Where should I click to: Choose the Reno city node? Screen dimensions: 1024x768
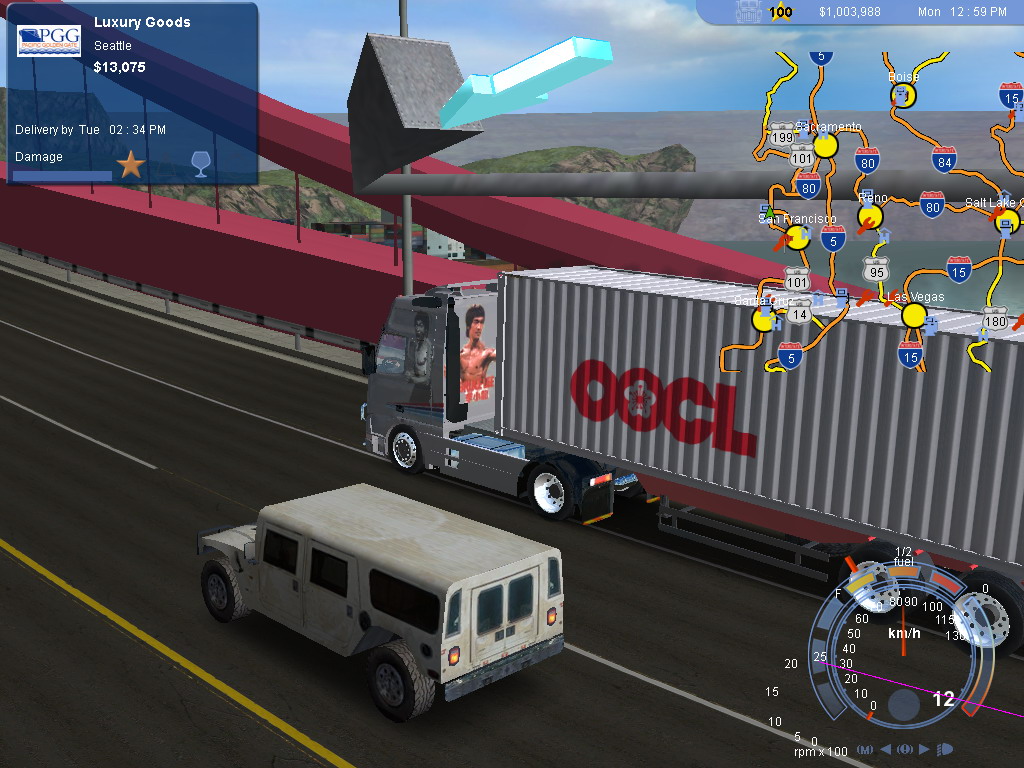(871, 216)
